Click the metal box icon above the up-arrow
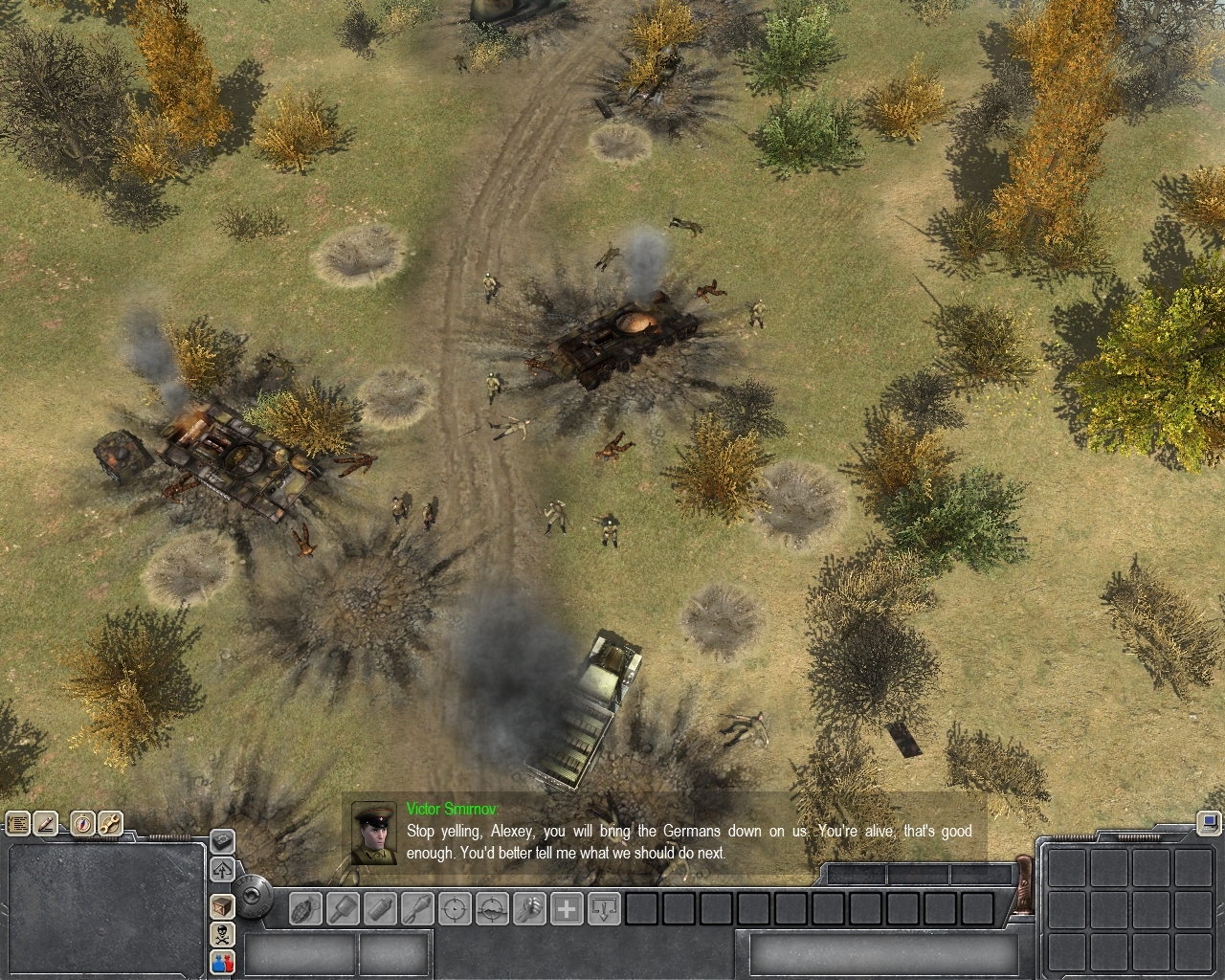Image resolution: width=1225 pixels, height=980 pixels. 222,841
